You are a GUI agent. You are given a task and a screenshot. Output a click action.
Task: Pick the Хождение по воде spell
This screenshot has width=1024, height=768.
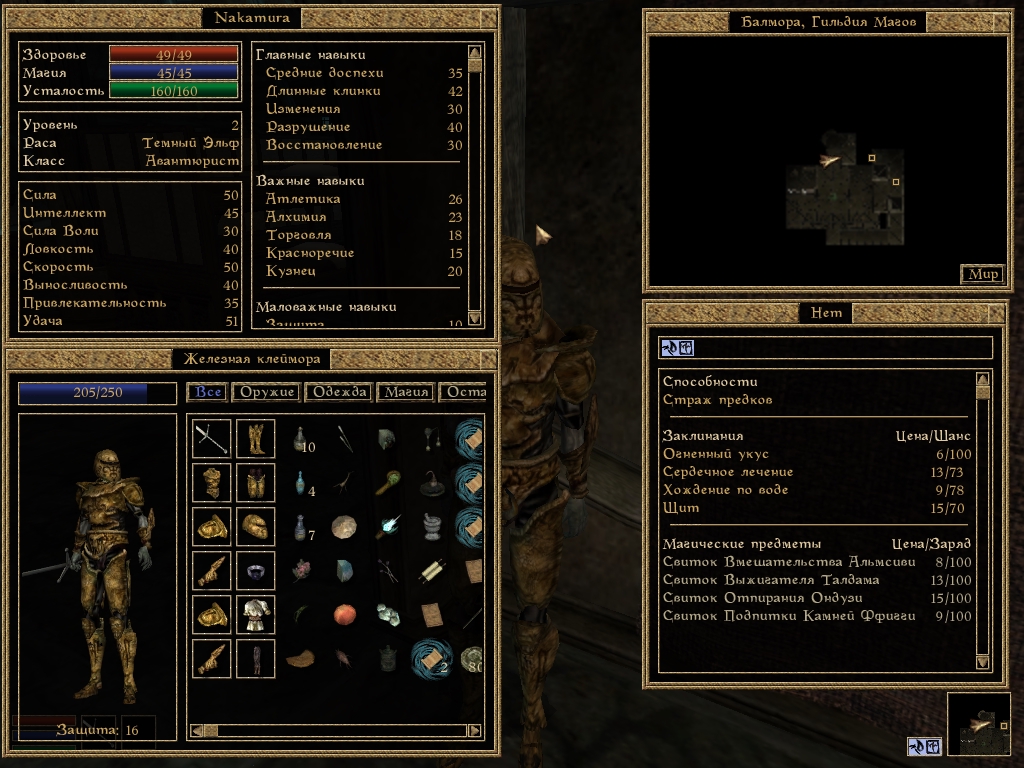pyautogui.click(x=725, y=490)
